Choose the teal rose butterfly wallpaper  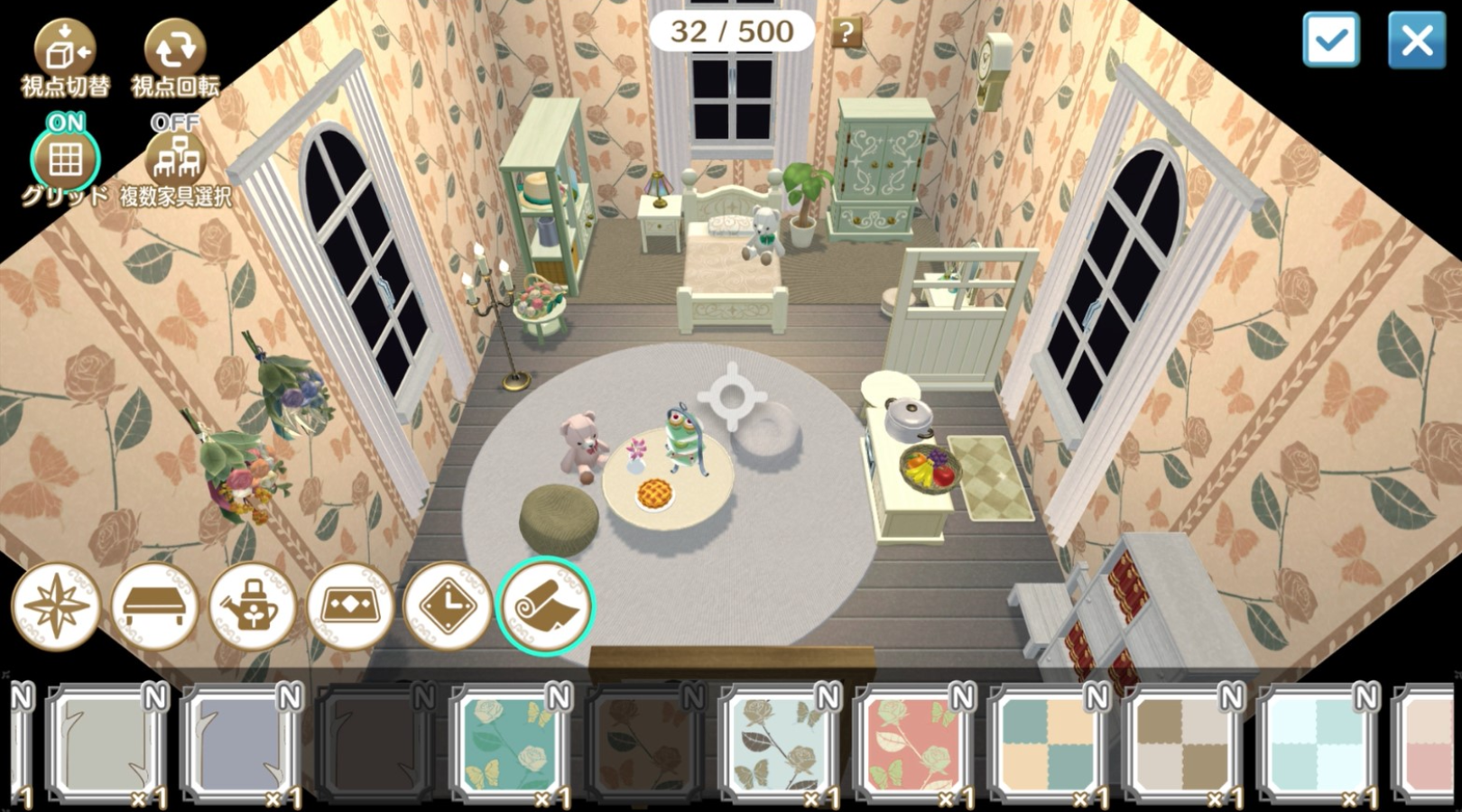coord(510,744)
